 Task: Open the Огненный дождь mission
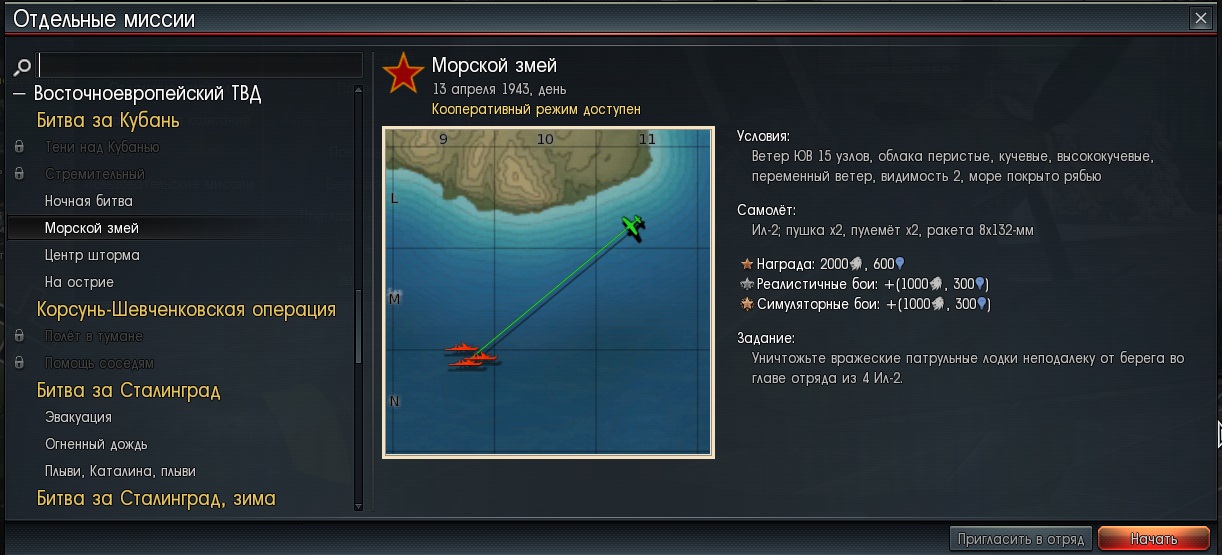[96, 444]
